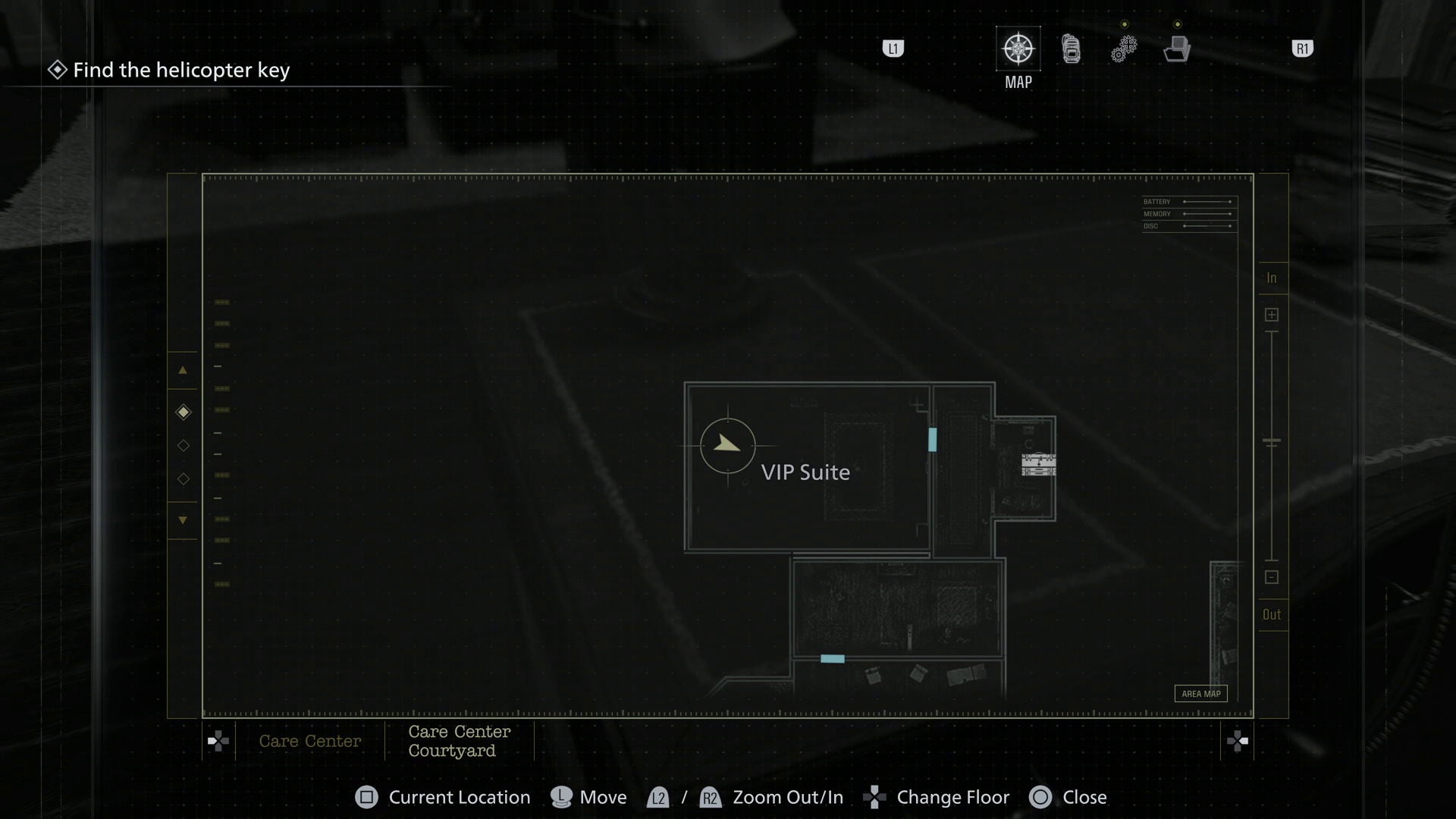Screen dimensions: 1456x819
Task: Click the L1 shoulder button icon
Action: tap(893, 48)
